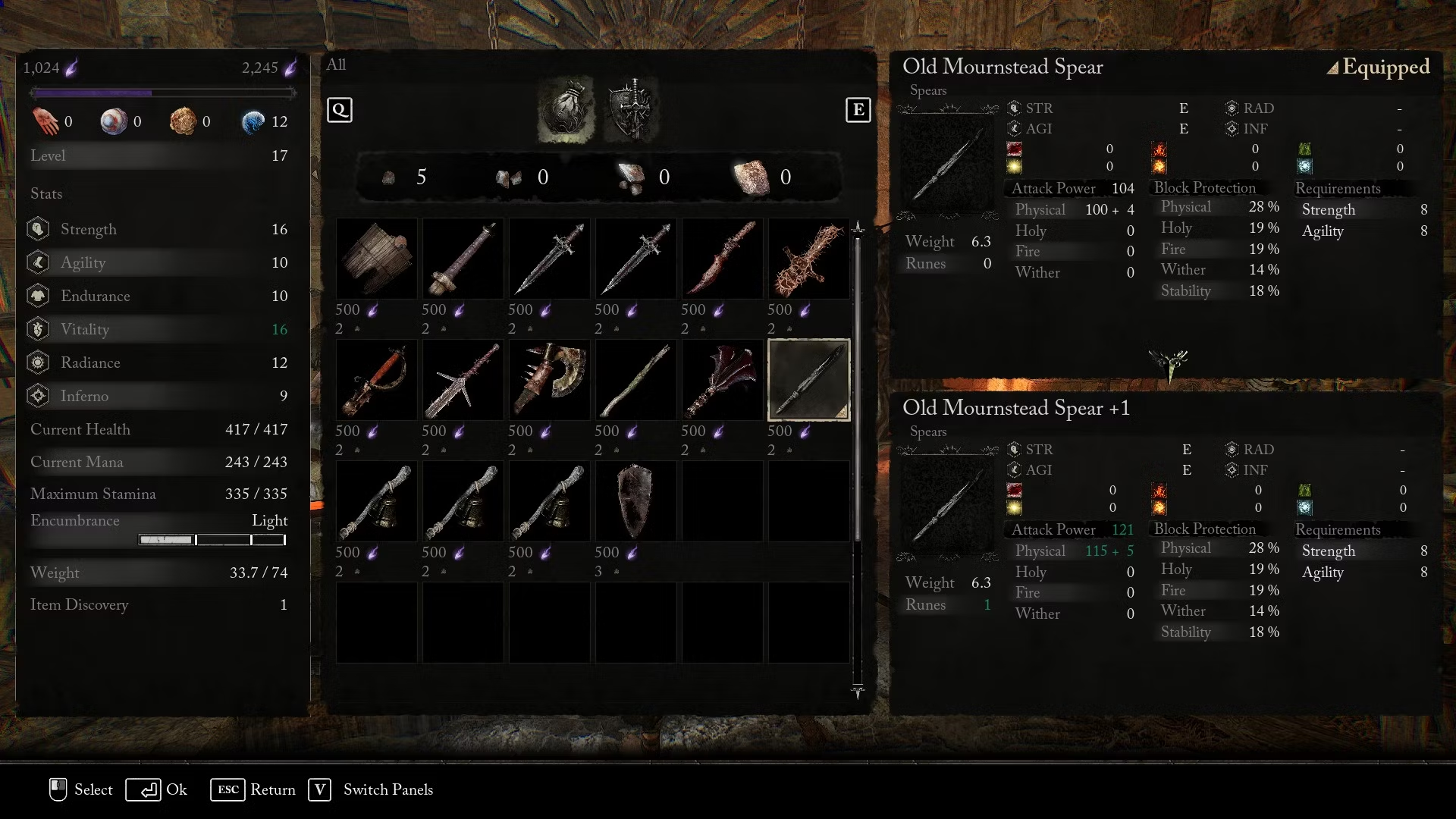This screenshot has height=819, width=1456.
Task: Pick the spiked axe item
Action: click(x=549, y=380)
